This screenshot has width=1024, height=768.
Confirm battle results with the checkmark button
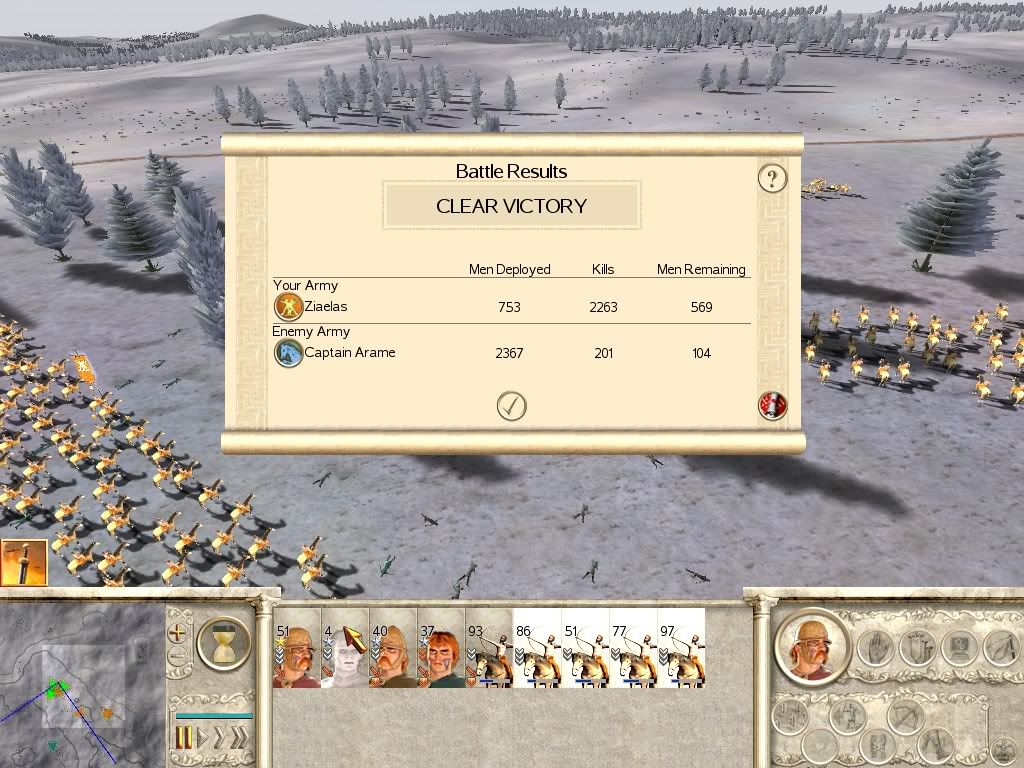click(511, 406)
